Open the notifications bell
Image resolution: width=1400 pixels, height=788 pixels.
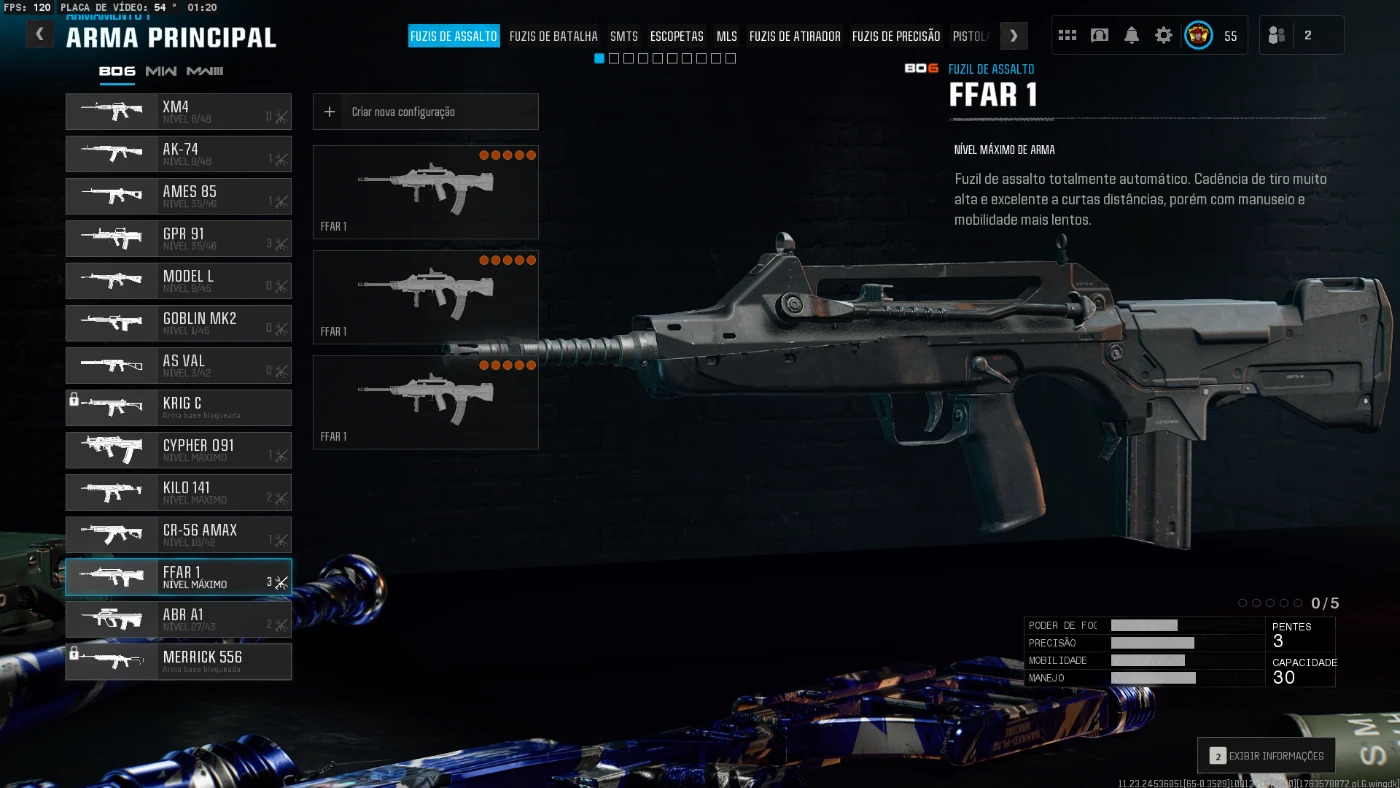1131,35
